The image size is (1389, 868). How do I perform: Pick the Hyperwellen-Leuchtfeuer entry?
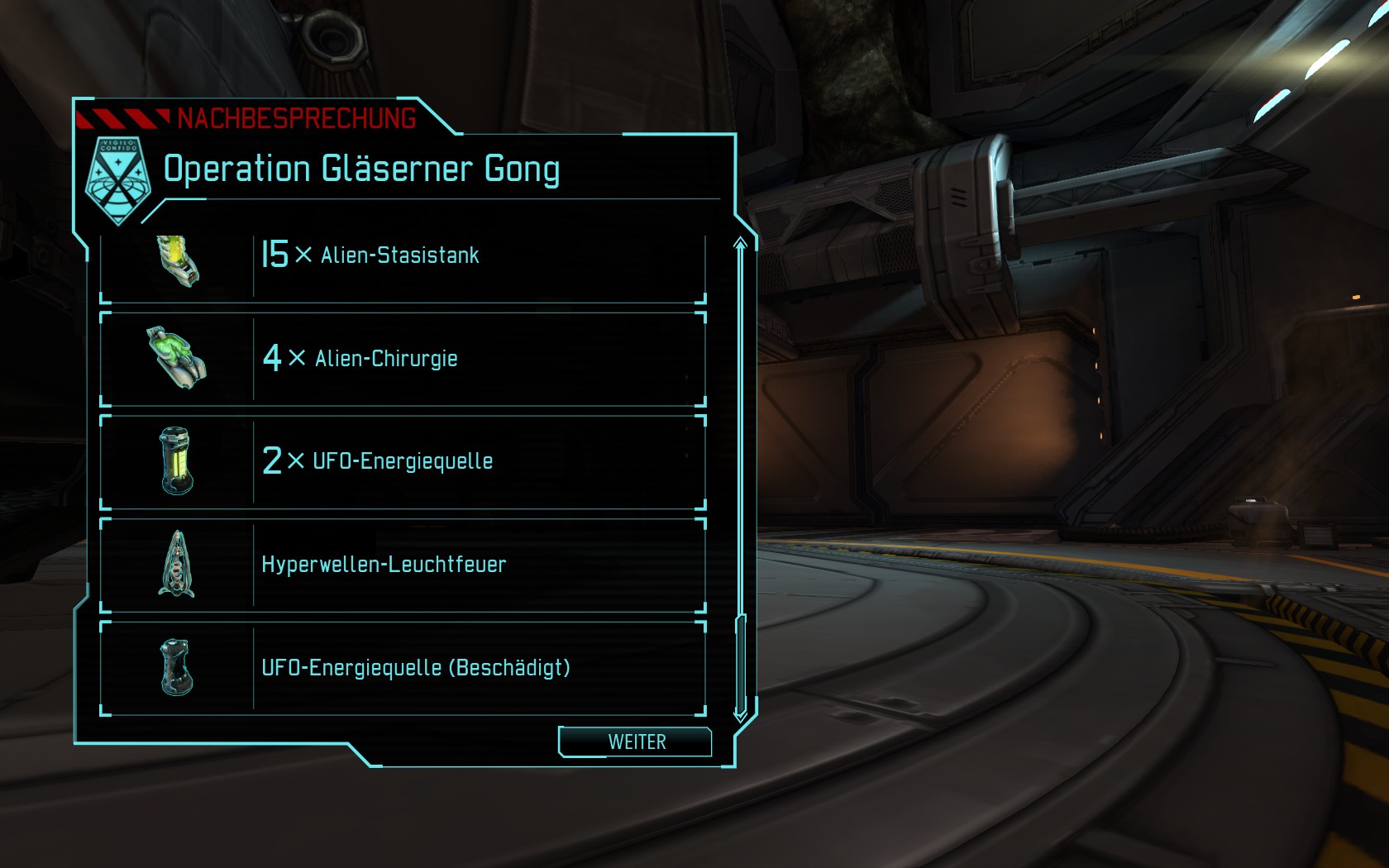(403, 565)
